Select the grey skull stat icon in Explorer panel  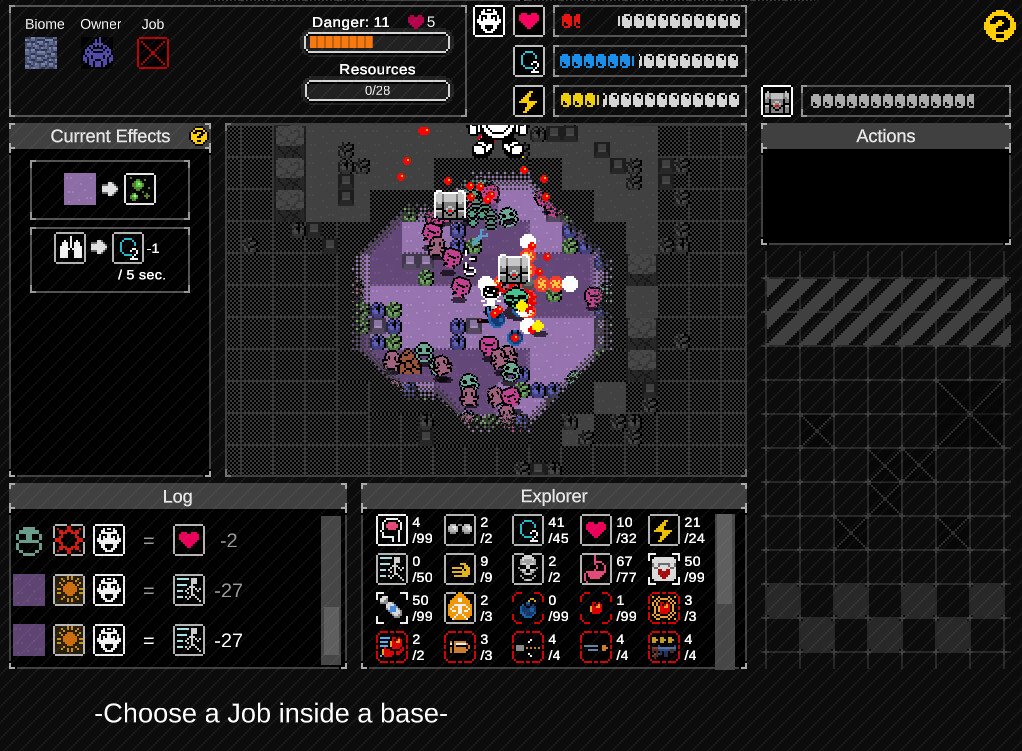point(528,568)
